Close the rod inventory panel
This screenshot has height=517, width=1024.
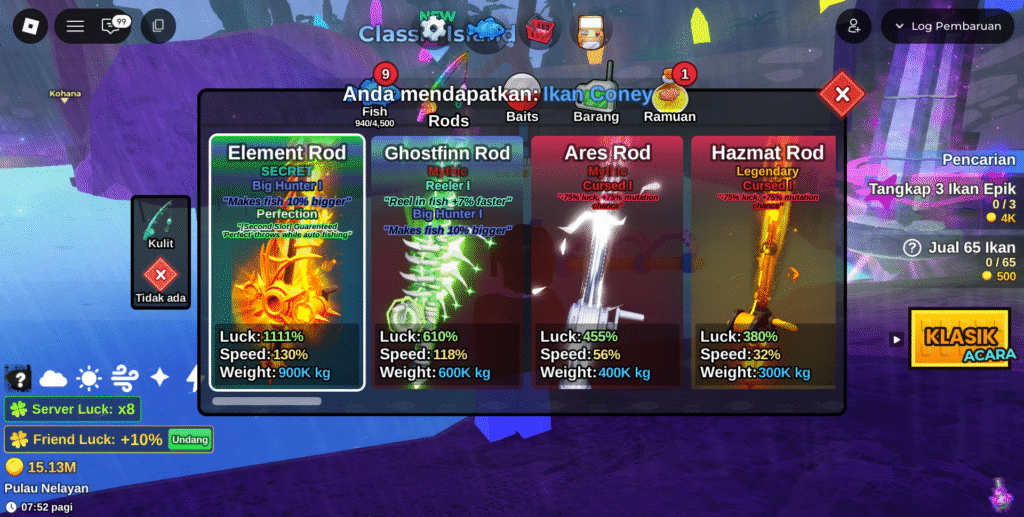842,94
